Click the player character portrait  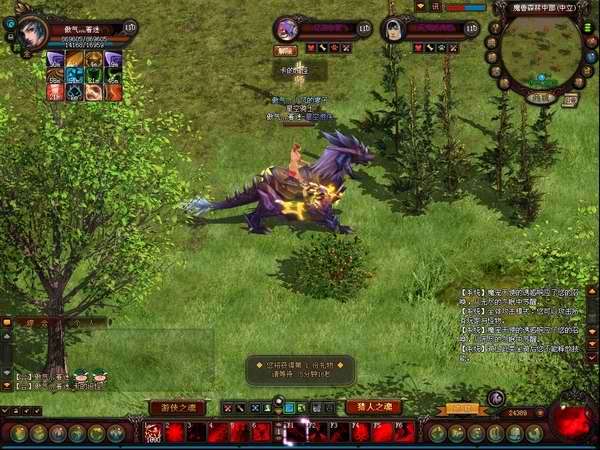(x=29, y=32)
